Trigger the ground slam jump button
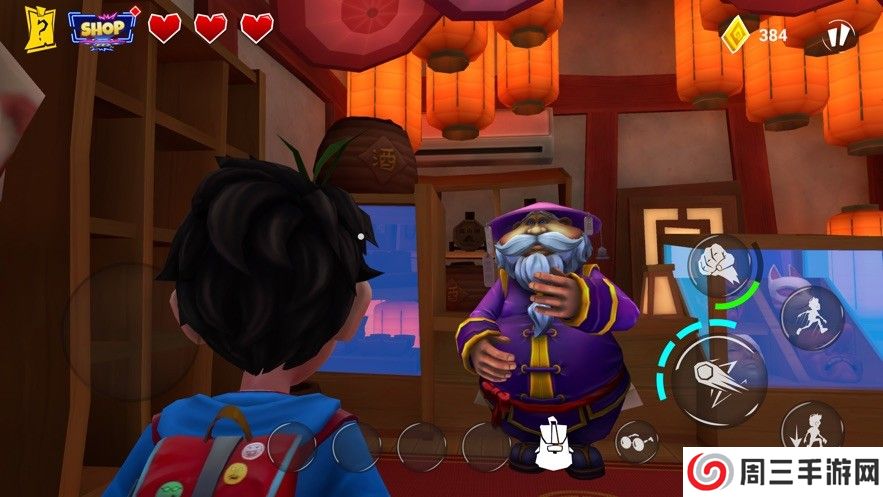883x497 pixels. 811,430
